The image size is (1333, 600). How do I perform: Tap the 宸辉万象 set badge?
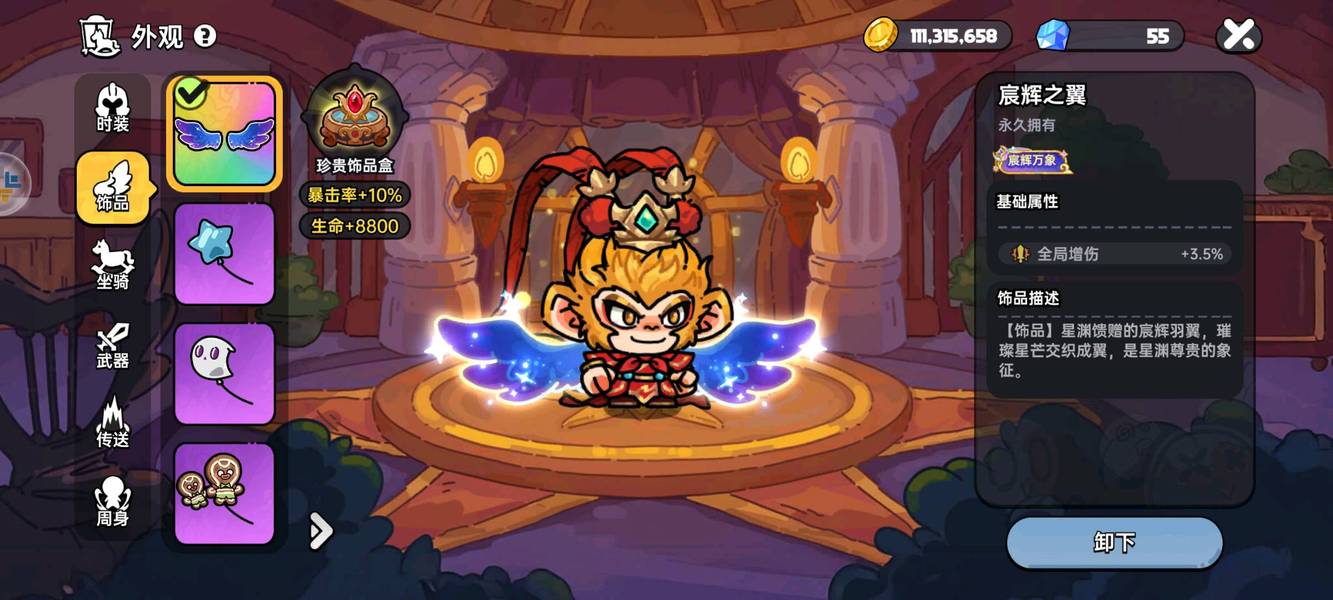coord(1032,160)
